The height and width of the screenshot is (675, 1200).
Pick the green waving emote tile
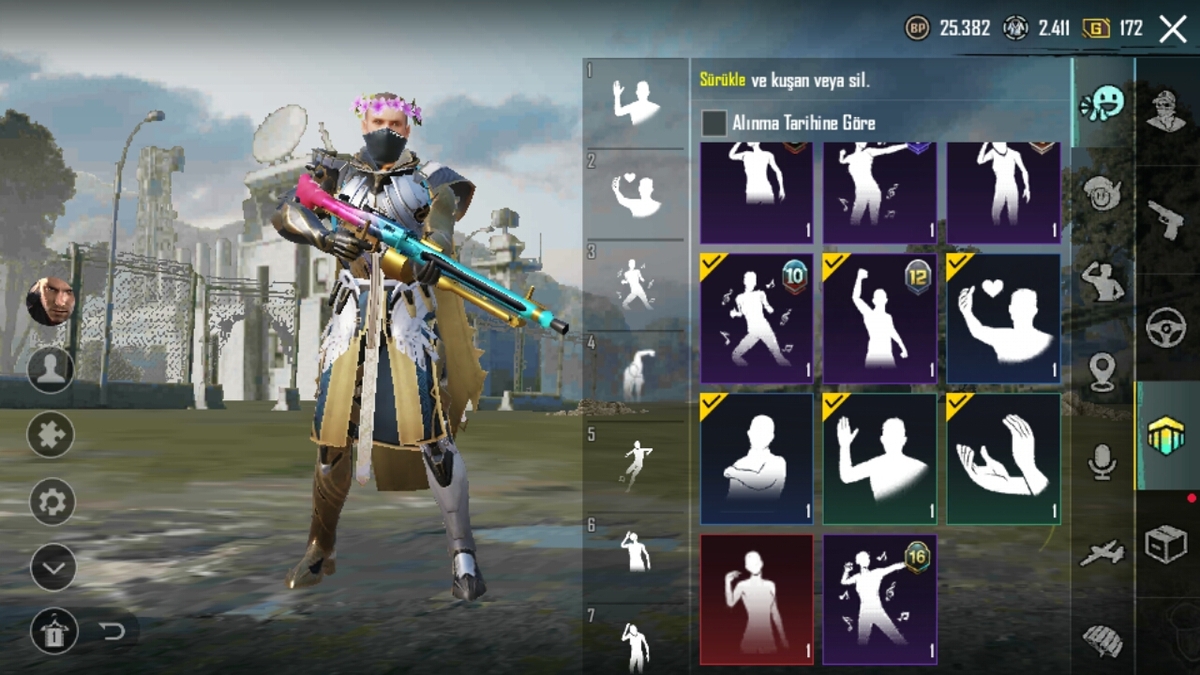879,458
